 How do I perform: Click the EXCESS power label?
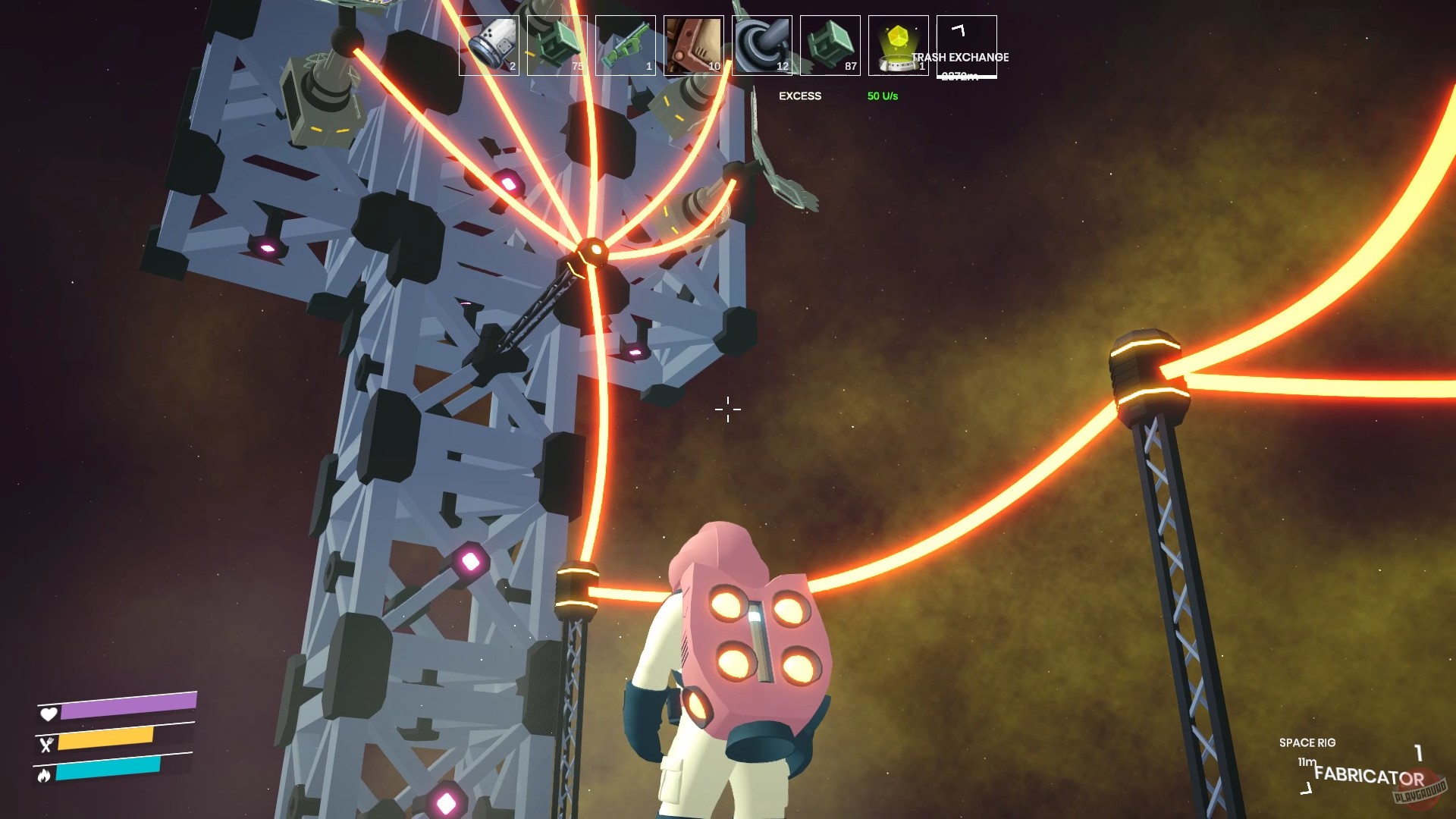801,96
